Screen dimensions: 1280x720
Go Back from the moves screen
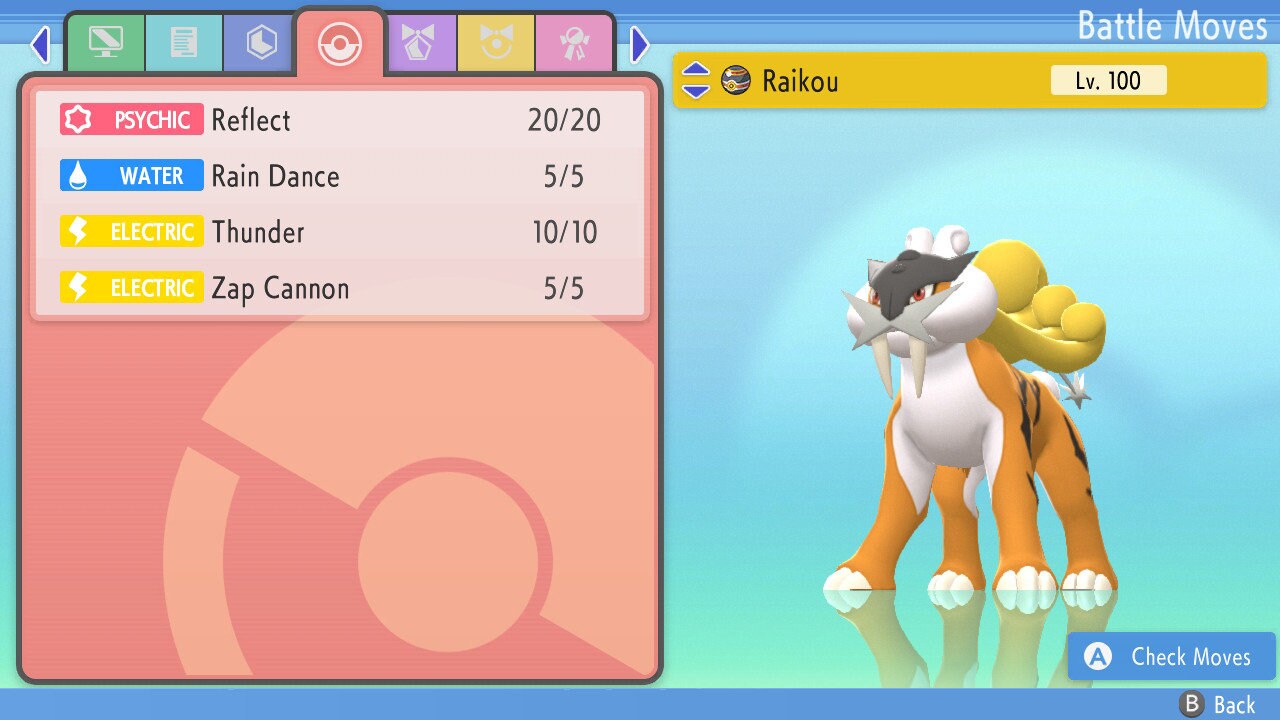pyautogui.click(x=1218, y=705)
